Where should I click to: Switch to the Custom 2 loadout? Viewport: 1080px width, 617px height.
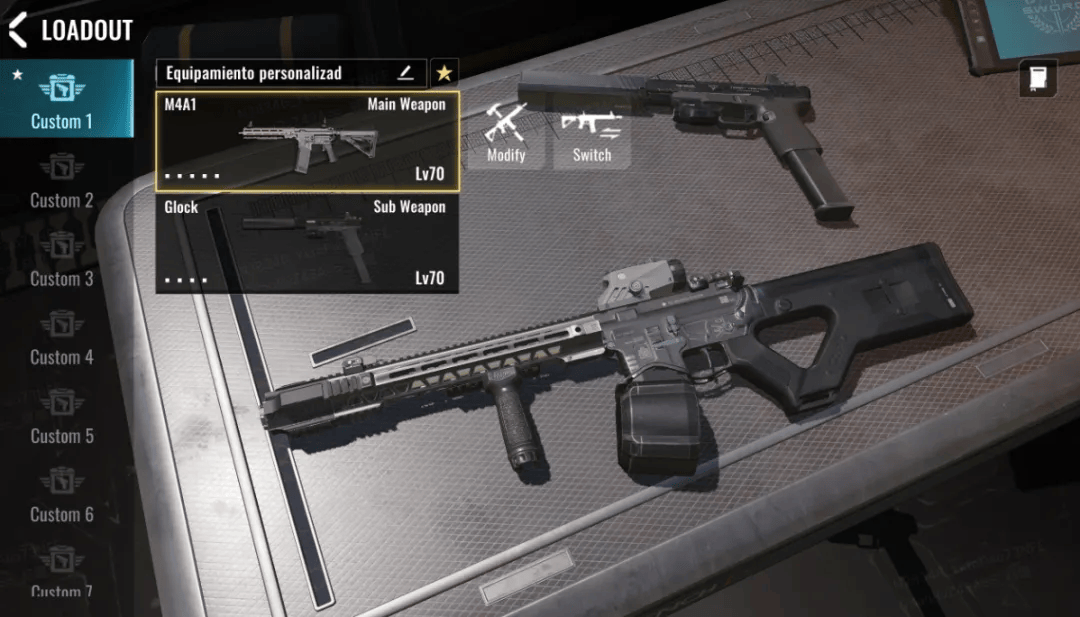(62, 181)
